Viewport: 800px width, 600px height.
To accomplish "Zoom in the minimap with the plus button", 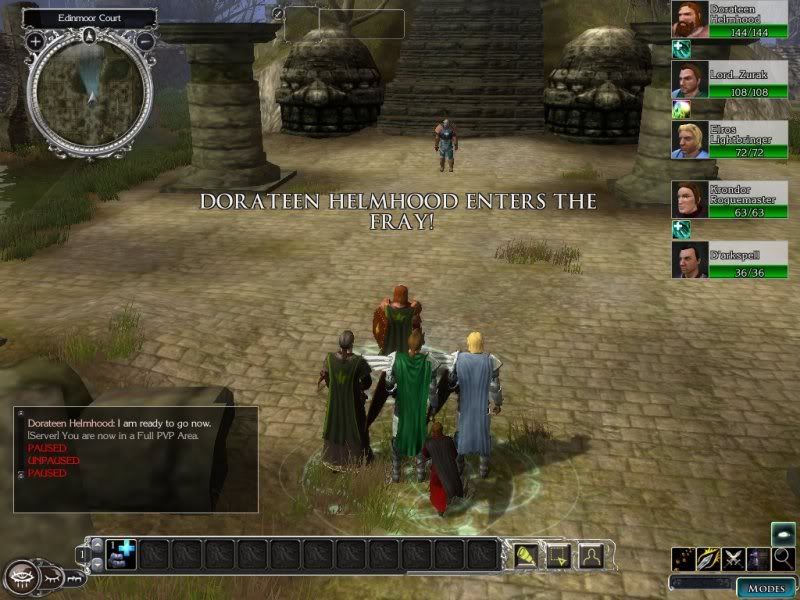I will pos(36,42).
